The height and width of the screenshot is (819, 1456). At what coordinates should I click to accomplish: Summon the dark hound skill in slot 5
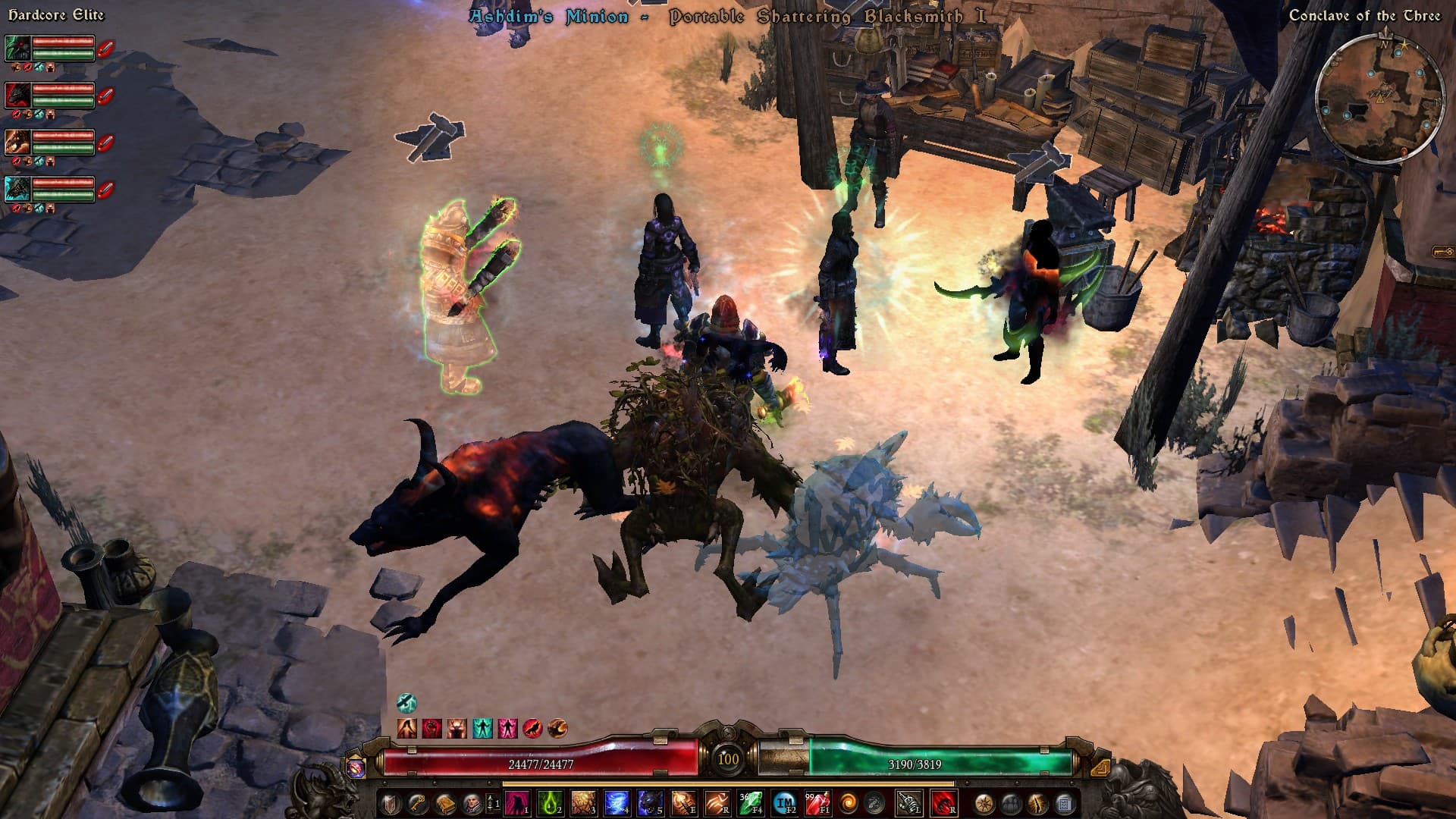click(650, 803)
